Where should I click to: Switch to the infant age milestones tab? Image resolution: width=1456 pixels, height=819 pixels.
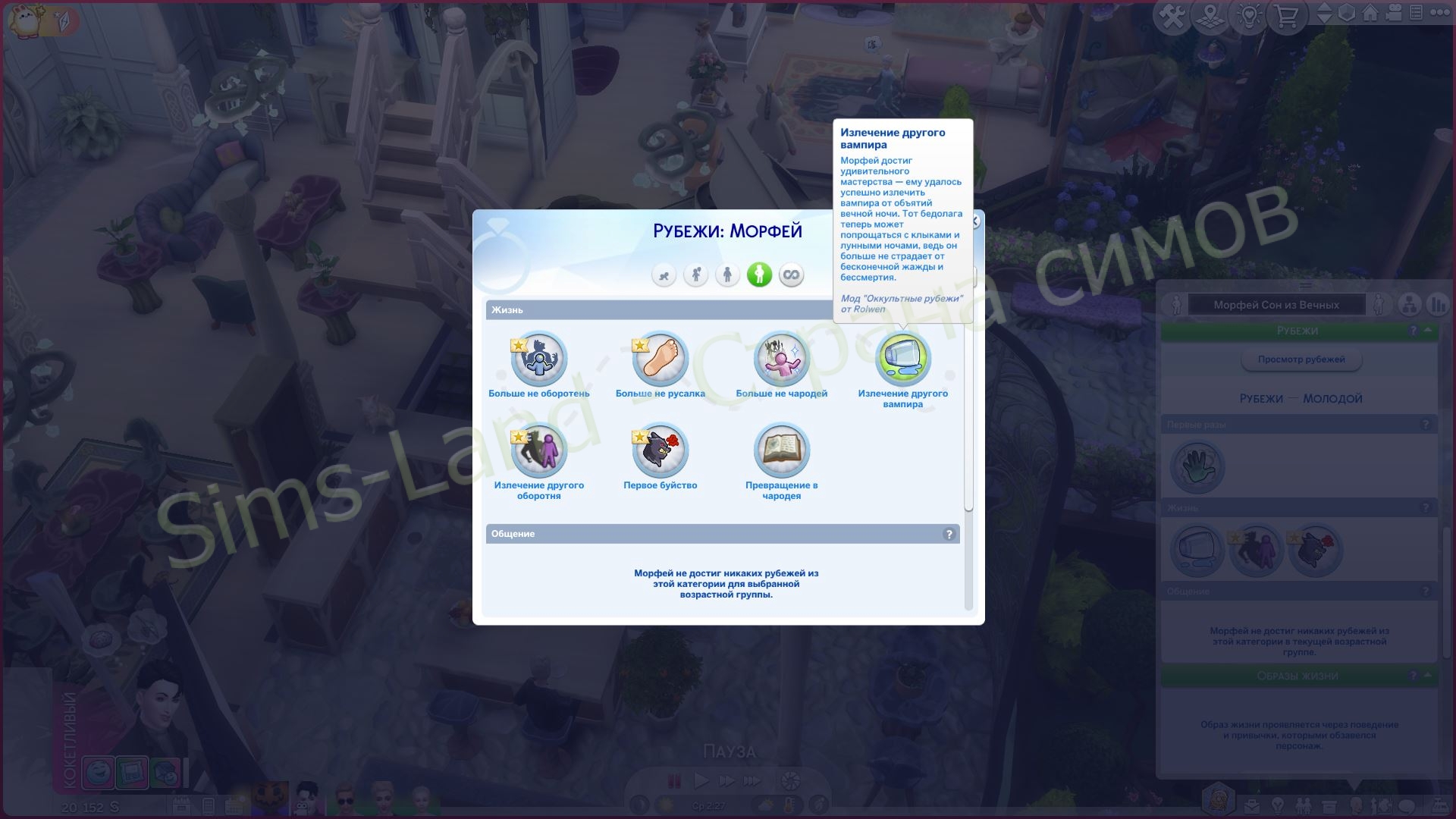point(664,275)
